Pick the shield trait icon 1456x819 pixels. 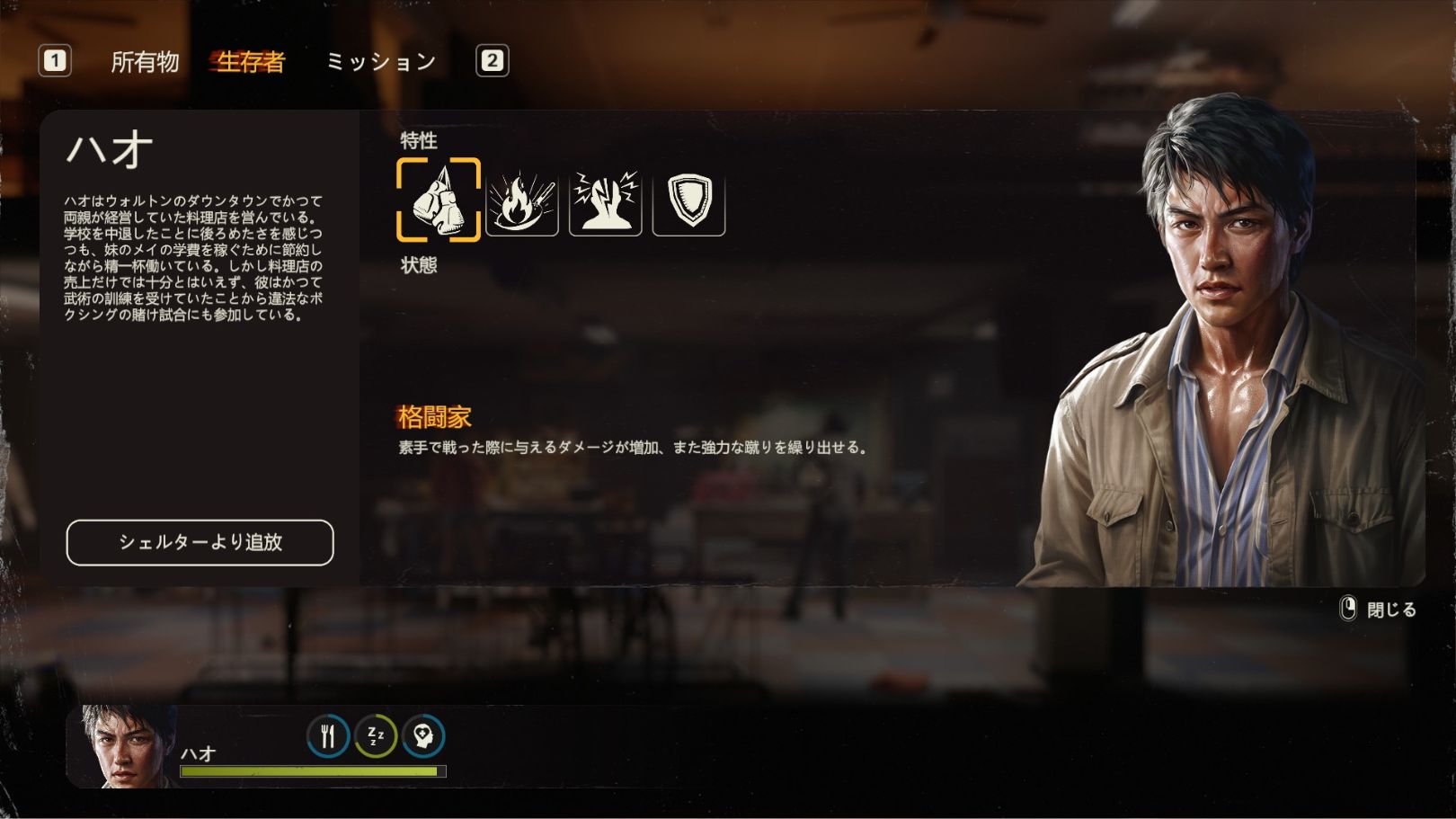click(x=688, y=202)
